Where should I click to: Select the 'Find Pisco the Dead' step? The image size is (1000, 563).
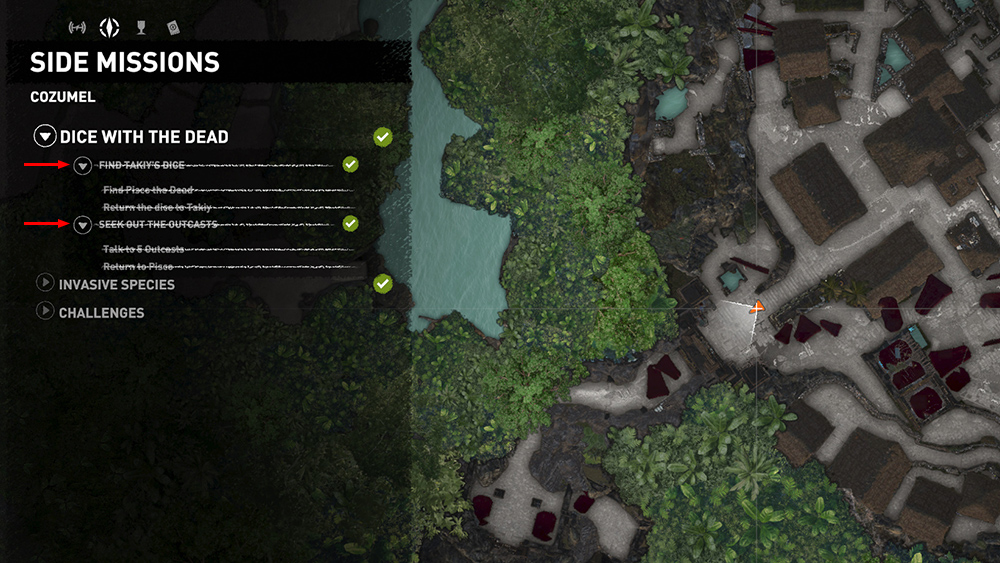148,189
